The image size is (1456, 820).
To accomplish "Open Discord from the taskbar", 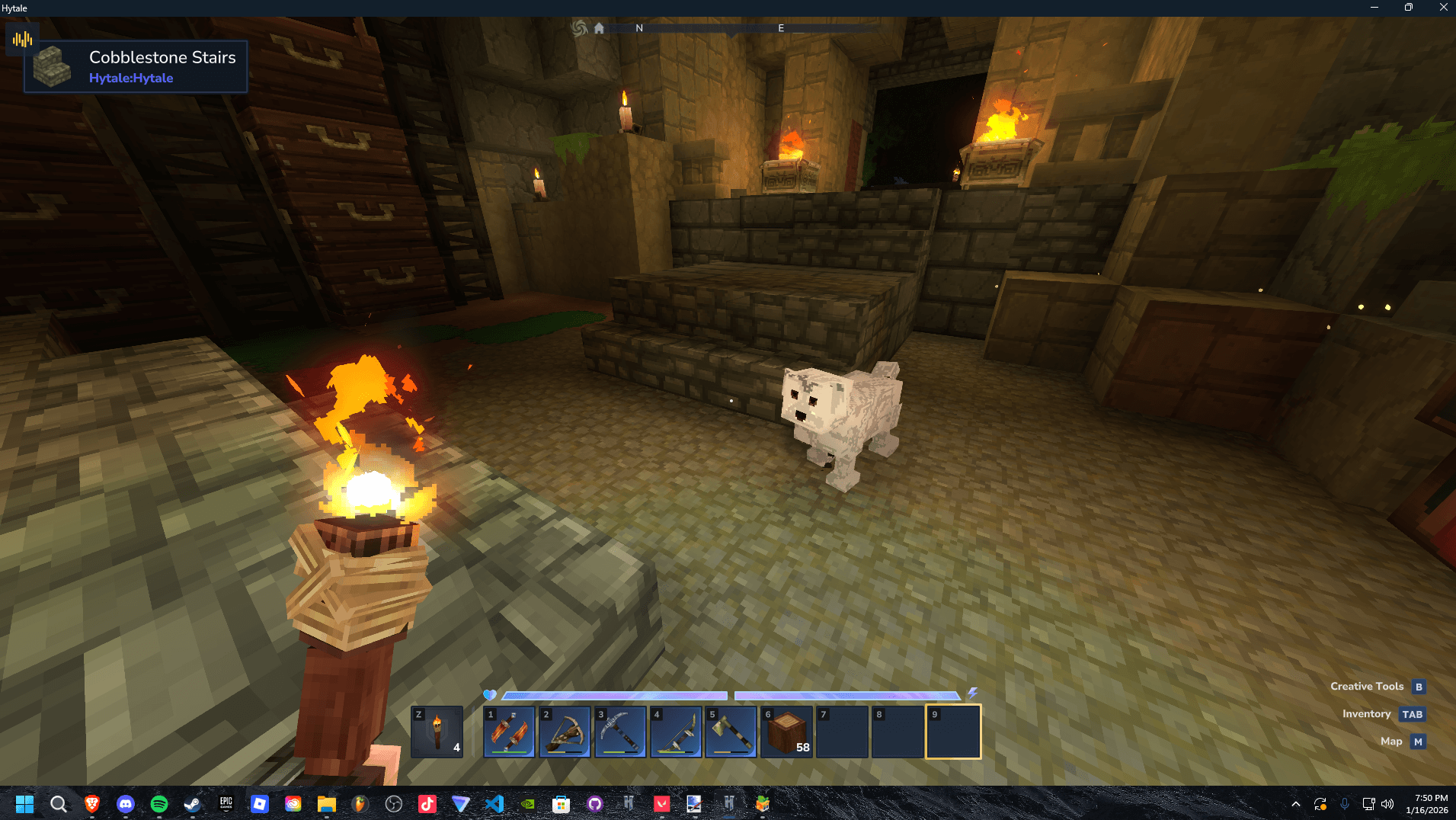I will click(126, 804).
